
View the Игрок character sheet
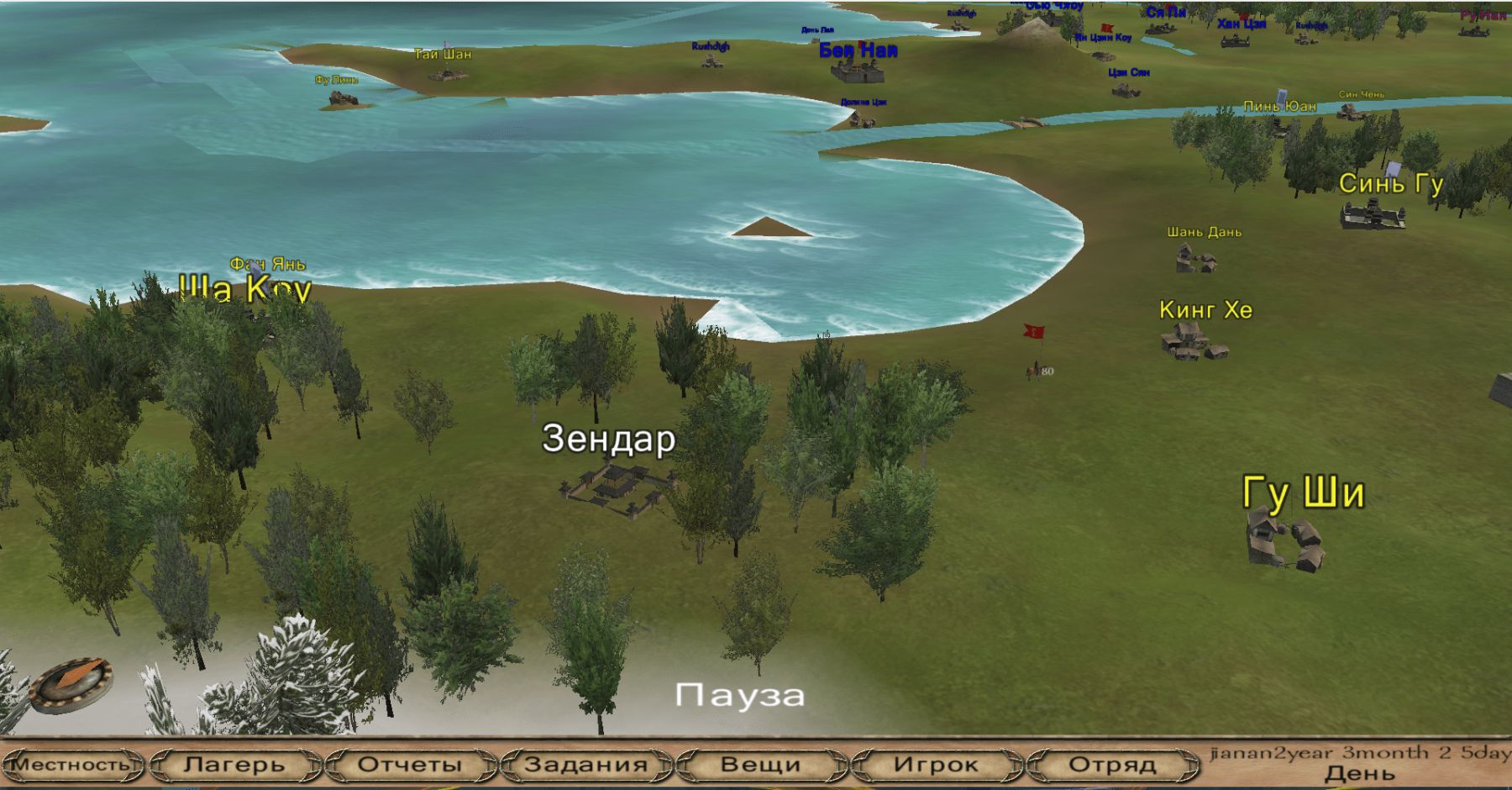click(x=936, y=765)
